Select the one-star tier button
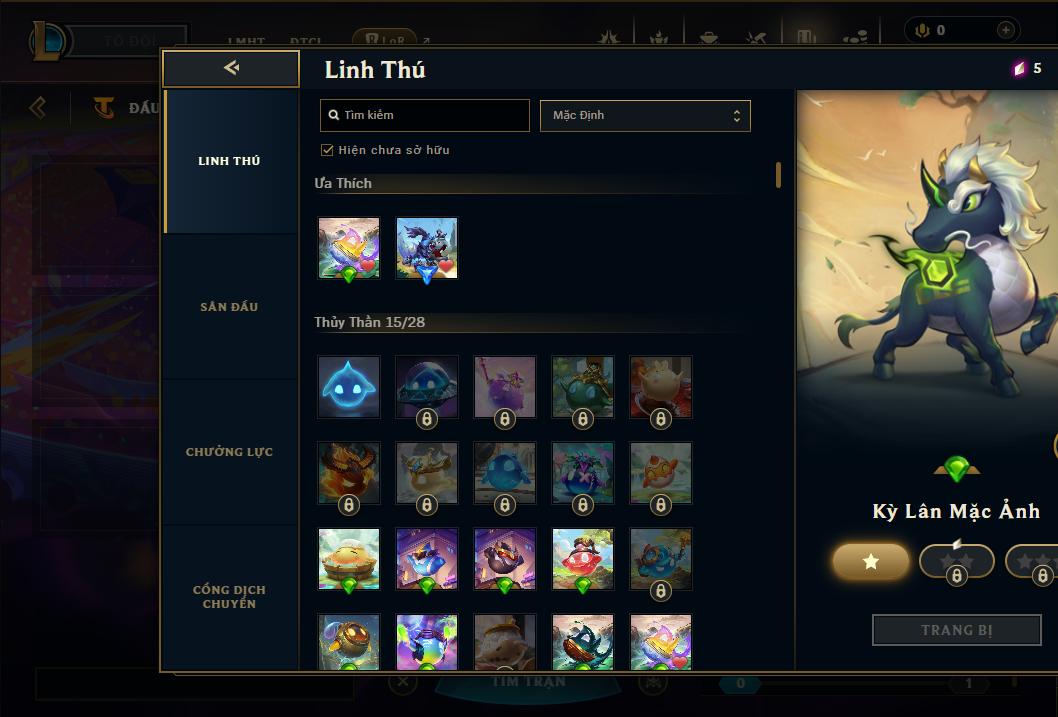The image size is (1058, 717). [871, 562]
